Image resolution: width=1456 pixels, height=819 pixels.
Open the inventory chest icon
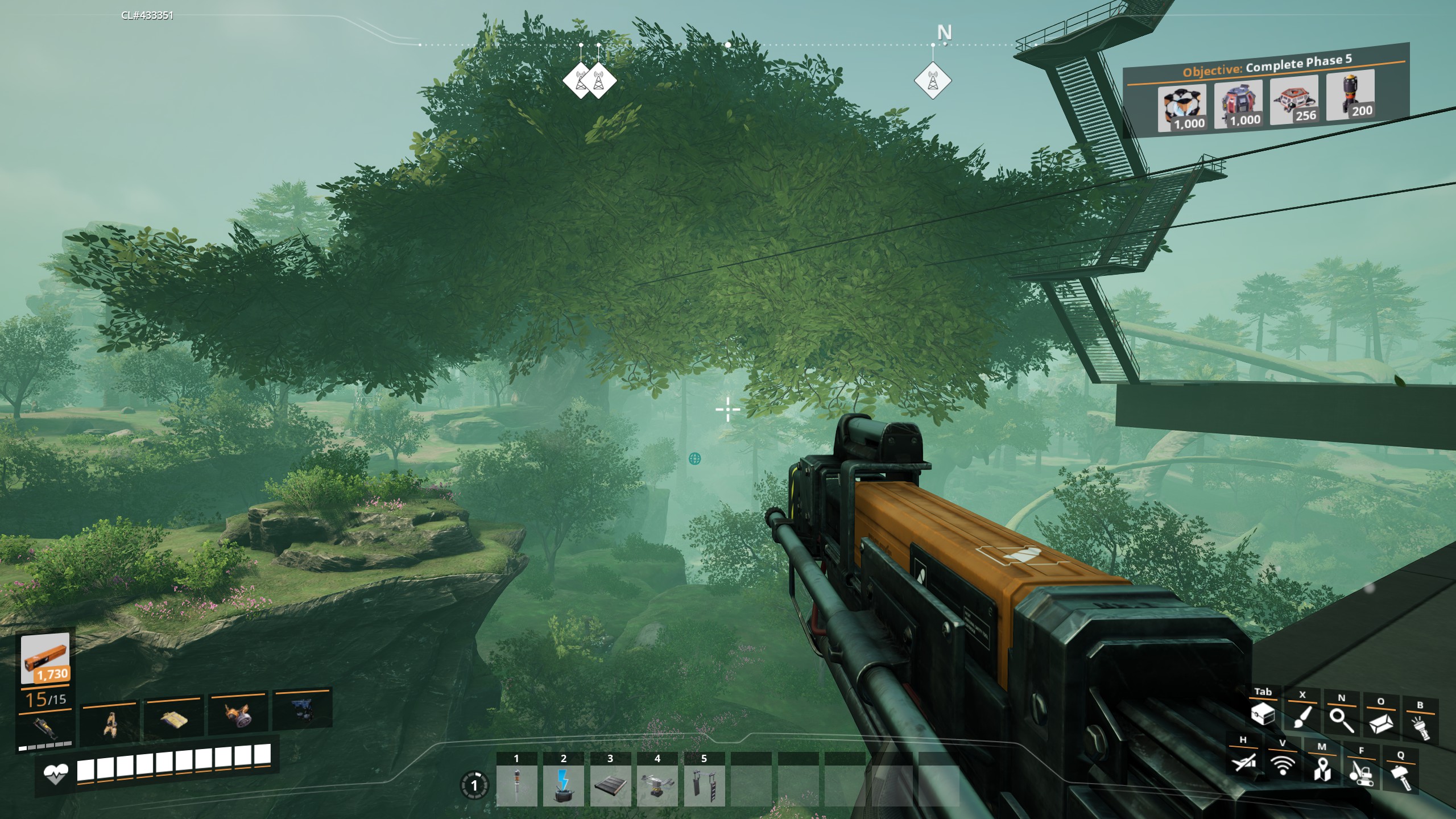click(1263, 714)
